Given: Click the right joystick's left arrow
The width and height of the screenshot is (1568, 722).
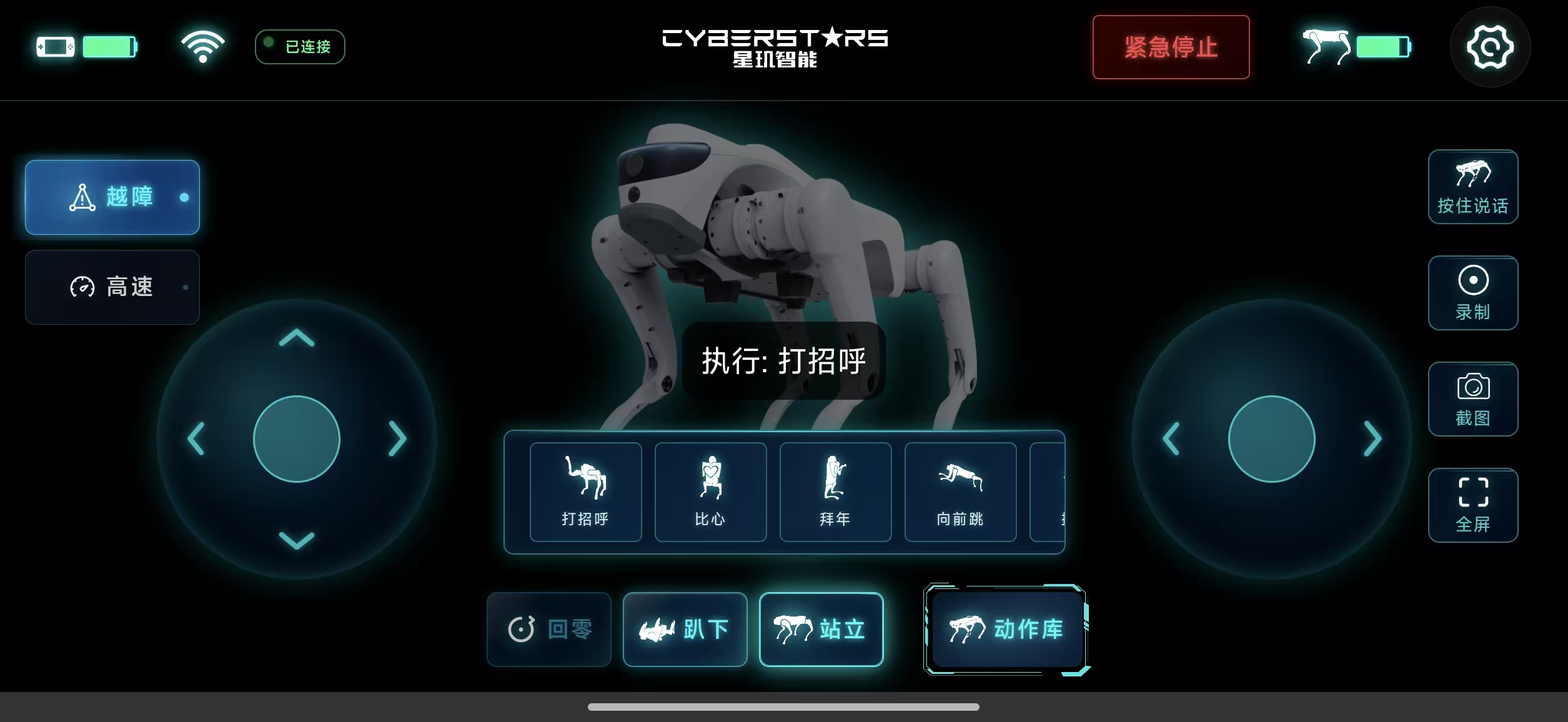Looking at the screenshot, I should tap(1171, 438).
